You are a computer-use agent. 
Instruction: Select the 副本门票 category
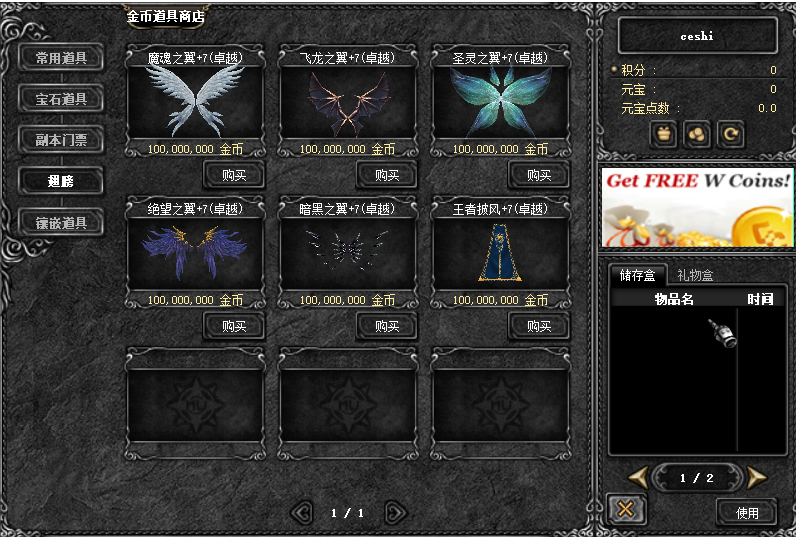coord(61,140)
